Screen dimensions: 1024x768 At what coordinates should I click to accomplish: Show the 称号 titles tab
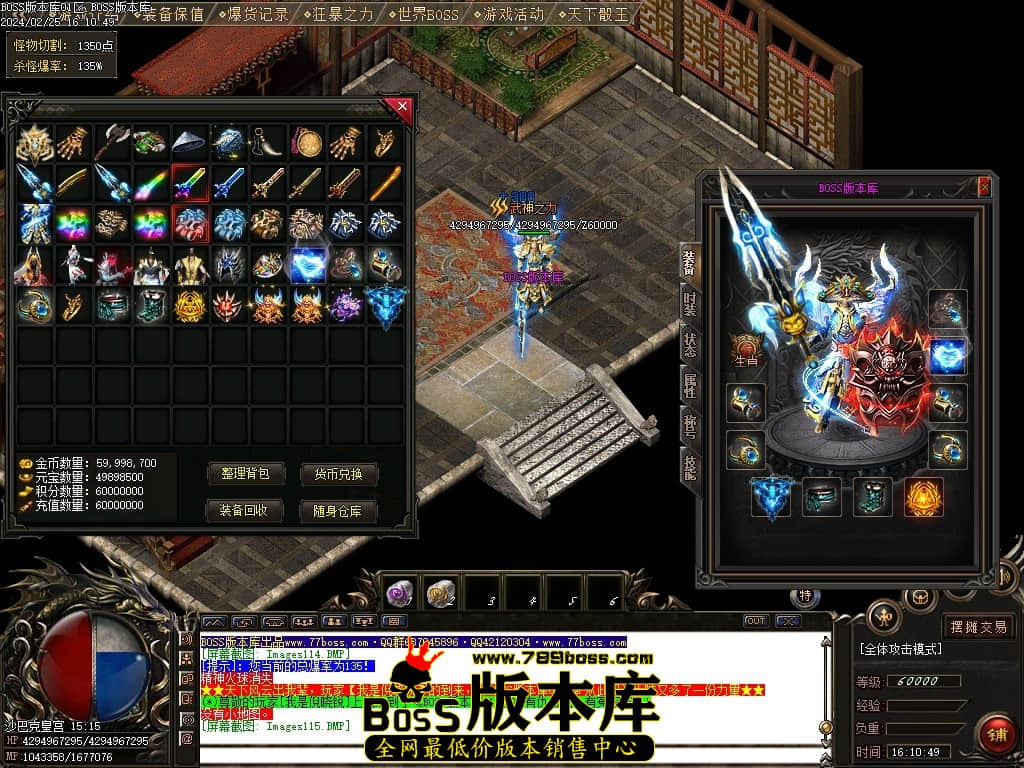[690, 422]
